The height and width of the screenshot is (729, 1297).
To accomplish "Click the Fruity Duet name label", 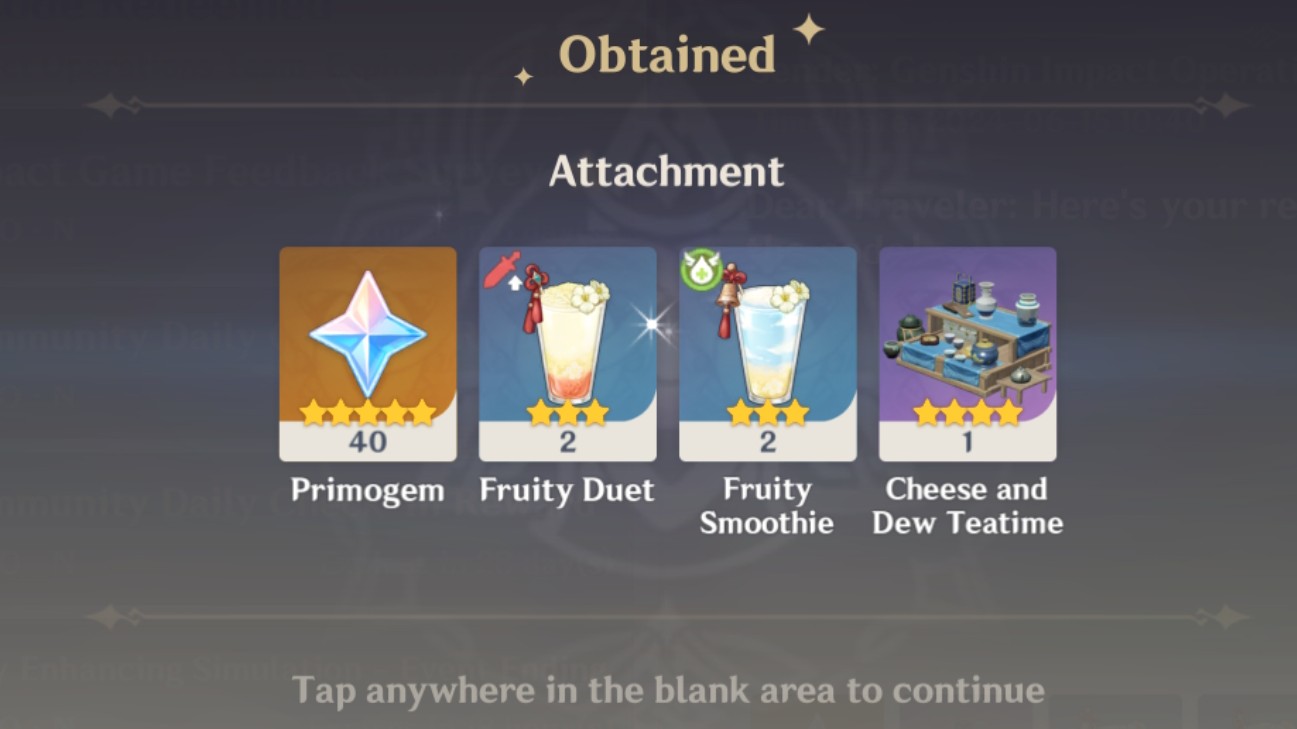I will [x=567, y=490].
